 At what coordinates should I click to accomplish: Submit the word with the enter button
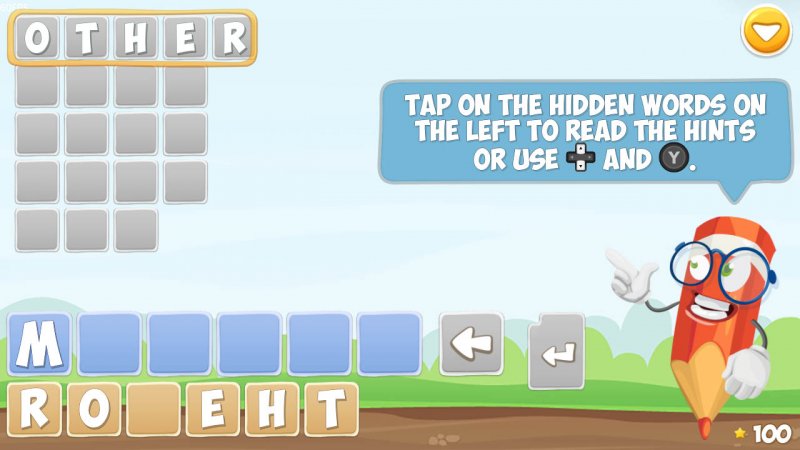556,351
